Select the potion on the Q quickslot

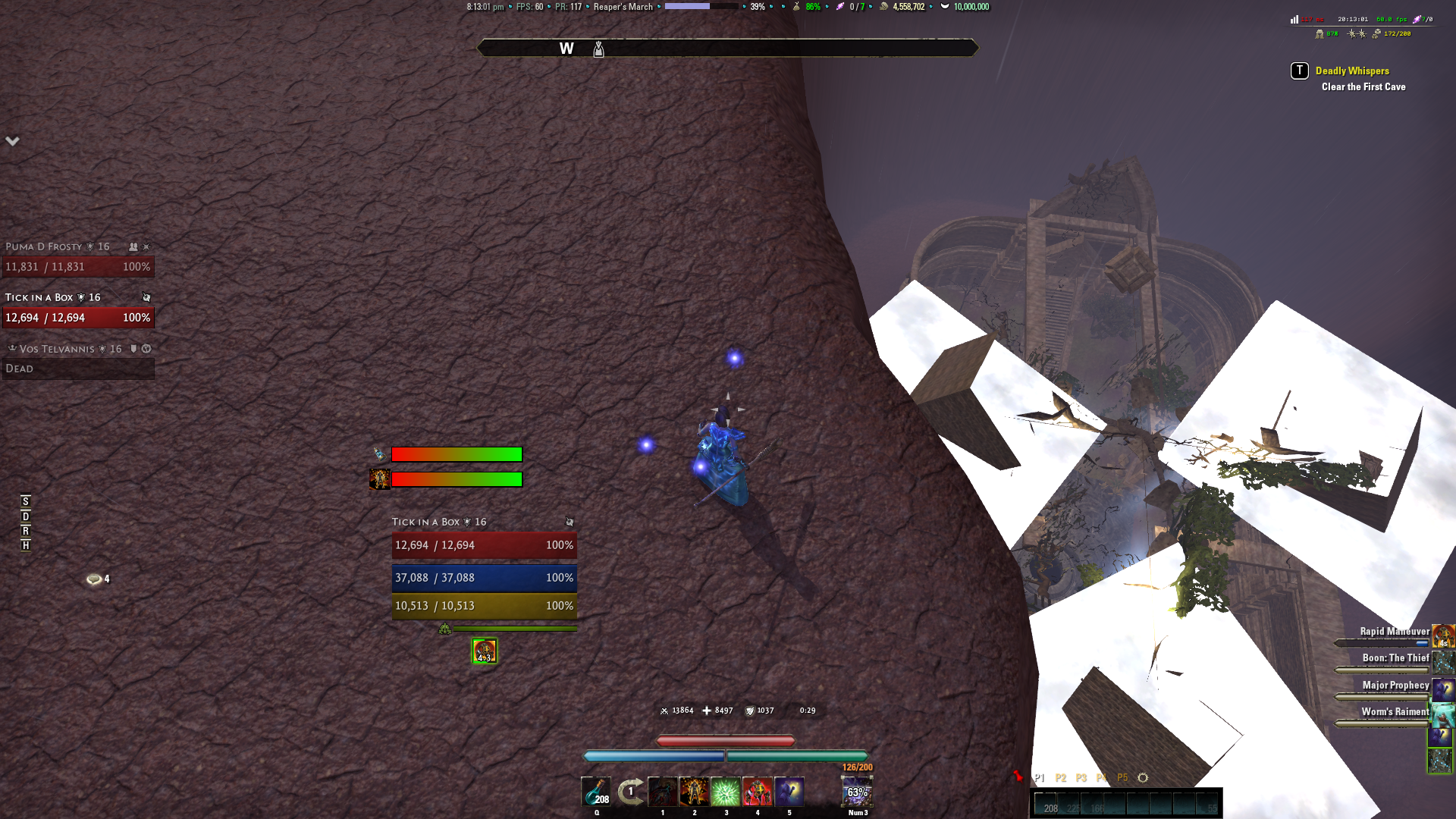click(597, 791)
